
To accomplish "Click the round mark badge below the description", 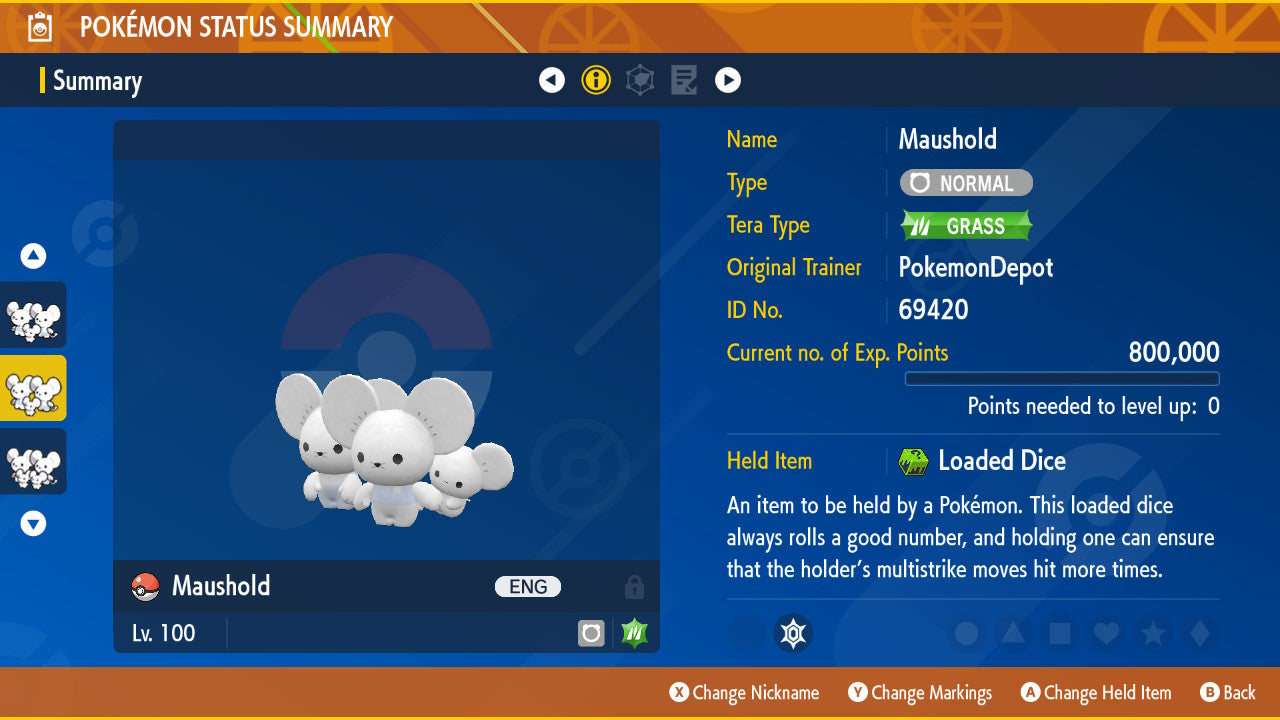I will point(793,633).
